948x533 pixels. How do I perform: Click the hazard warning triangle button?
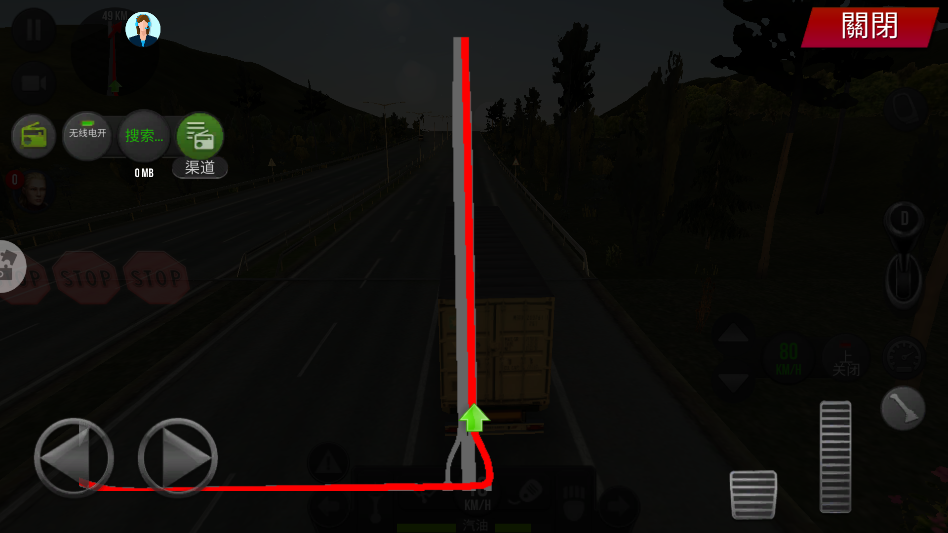(328, 463)
